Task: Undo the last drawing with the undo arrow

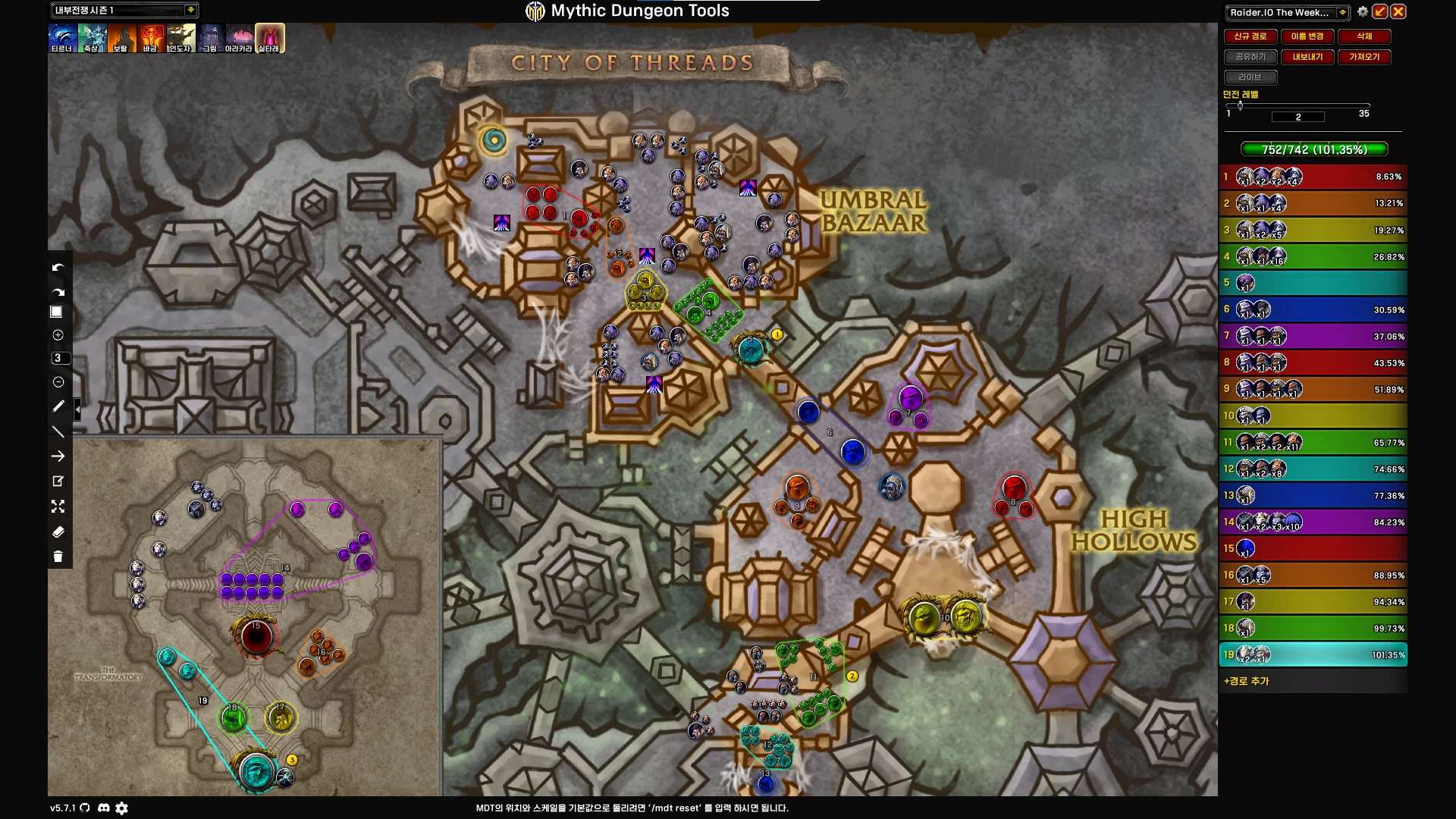Action: pyautogui.click(x=58, y=268)
